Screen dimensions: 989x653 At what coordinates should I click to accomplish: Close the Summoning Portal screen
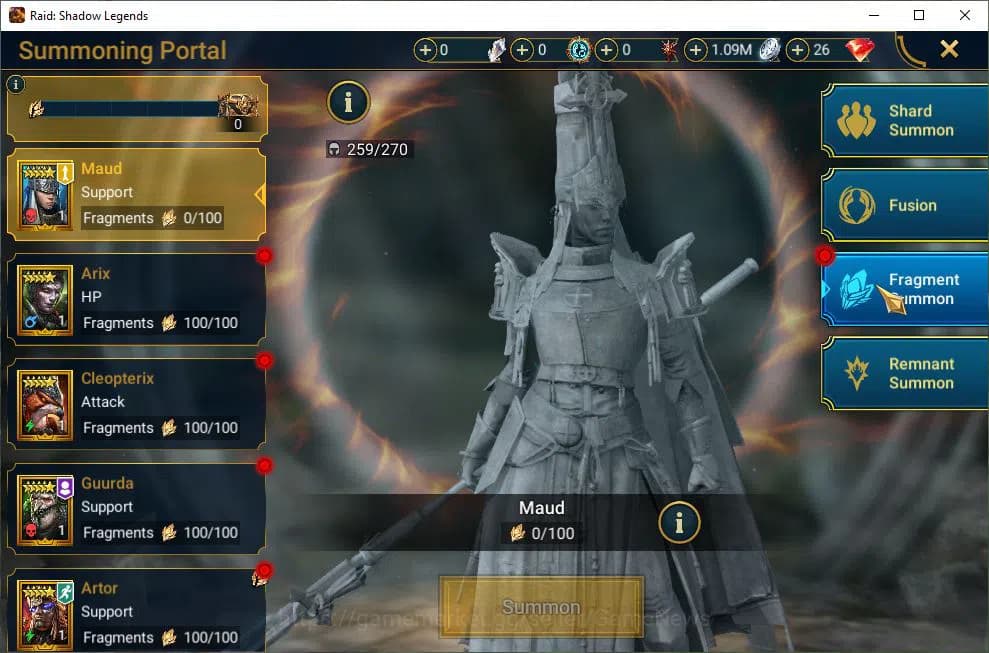click(x=949, y=49)
